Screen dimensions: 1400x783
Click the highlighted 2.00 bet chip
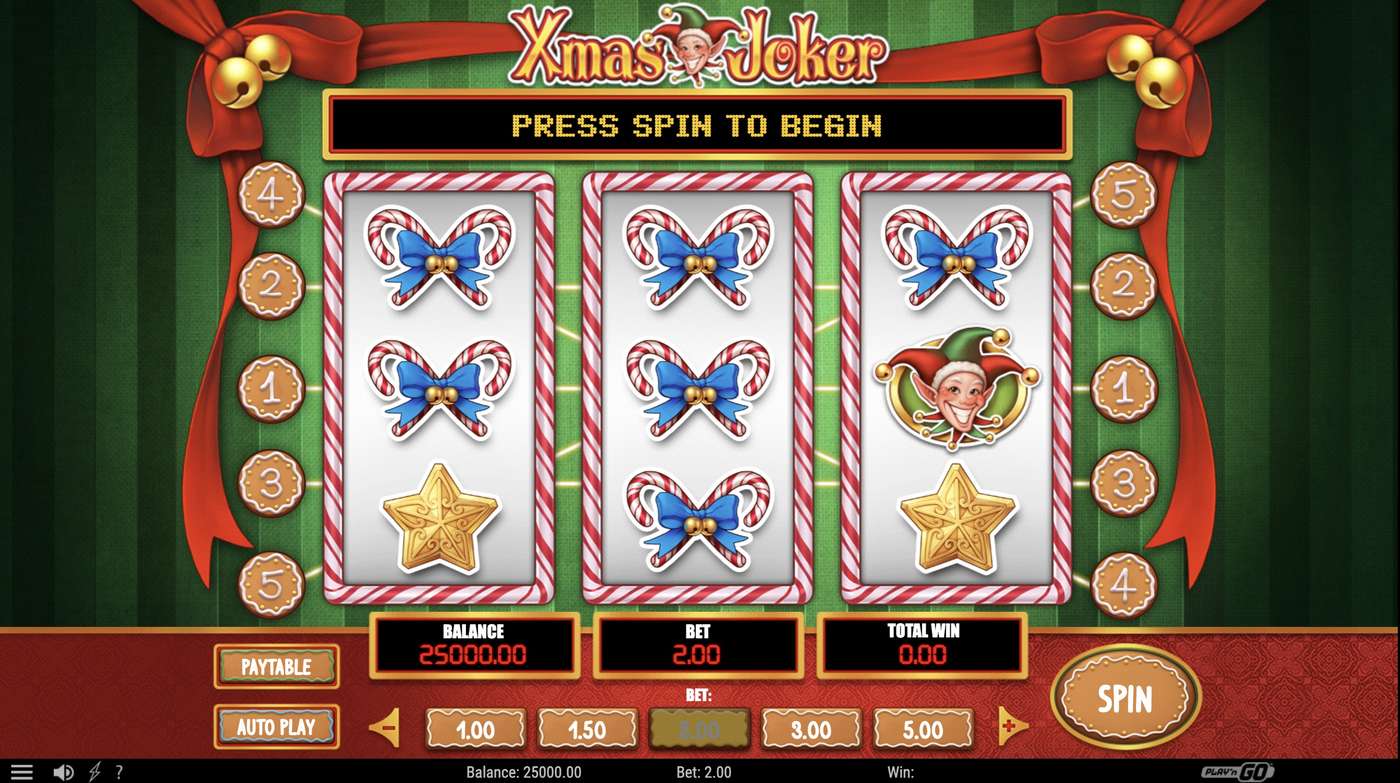pos(699,728)
